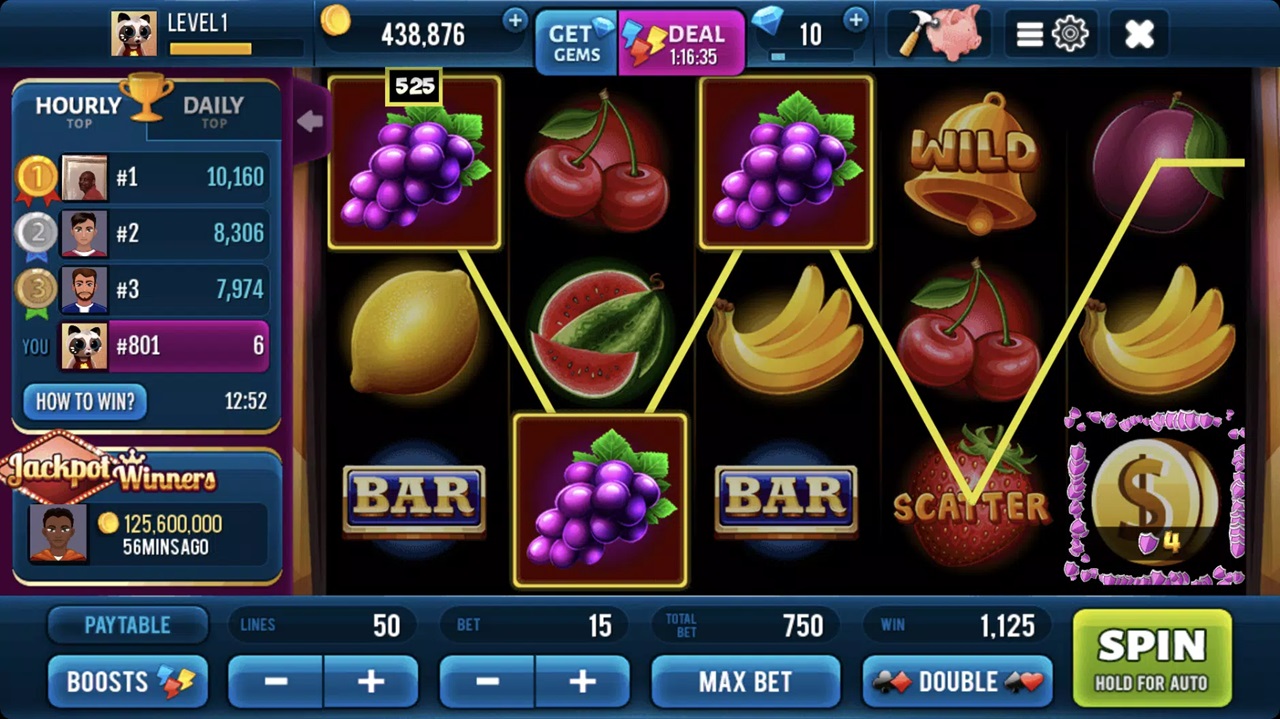Viewport: 1280px width, 719px height.
Task: Collapse the leaderboard panel with arrow
Action: (x=309, y=121)
